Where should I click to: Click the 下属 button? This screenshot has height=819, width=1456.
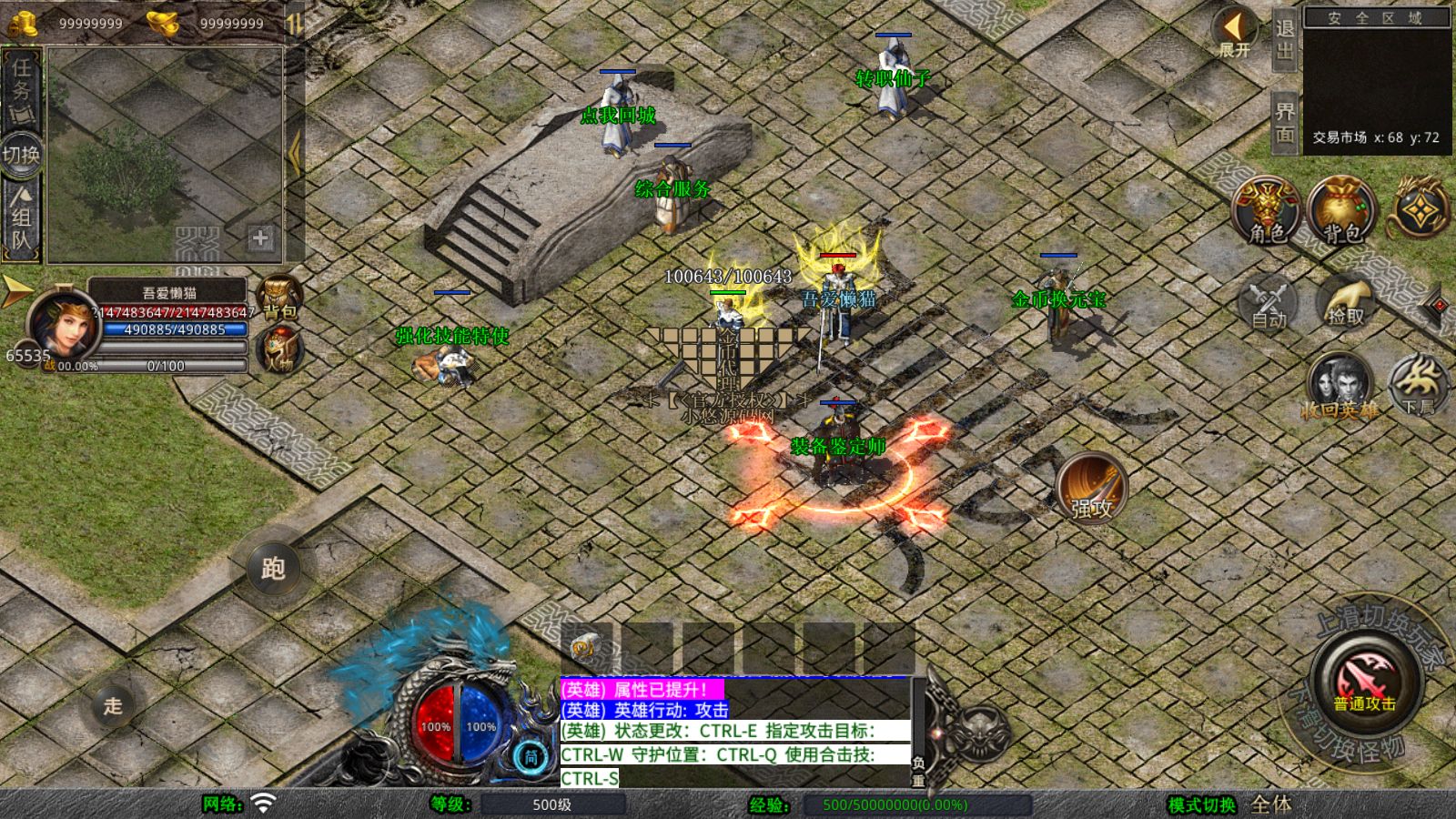pos(1417,386)
